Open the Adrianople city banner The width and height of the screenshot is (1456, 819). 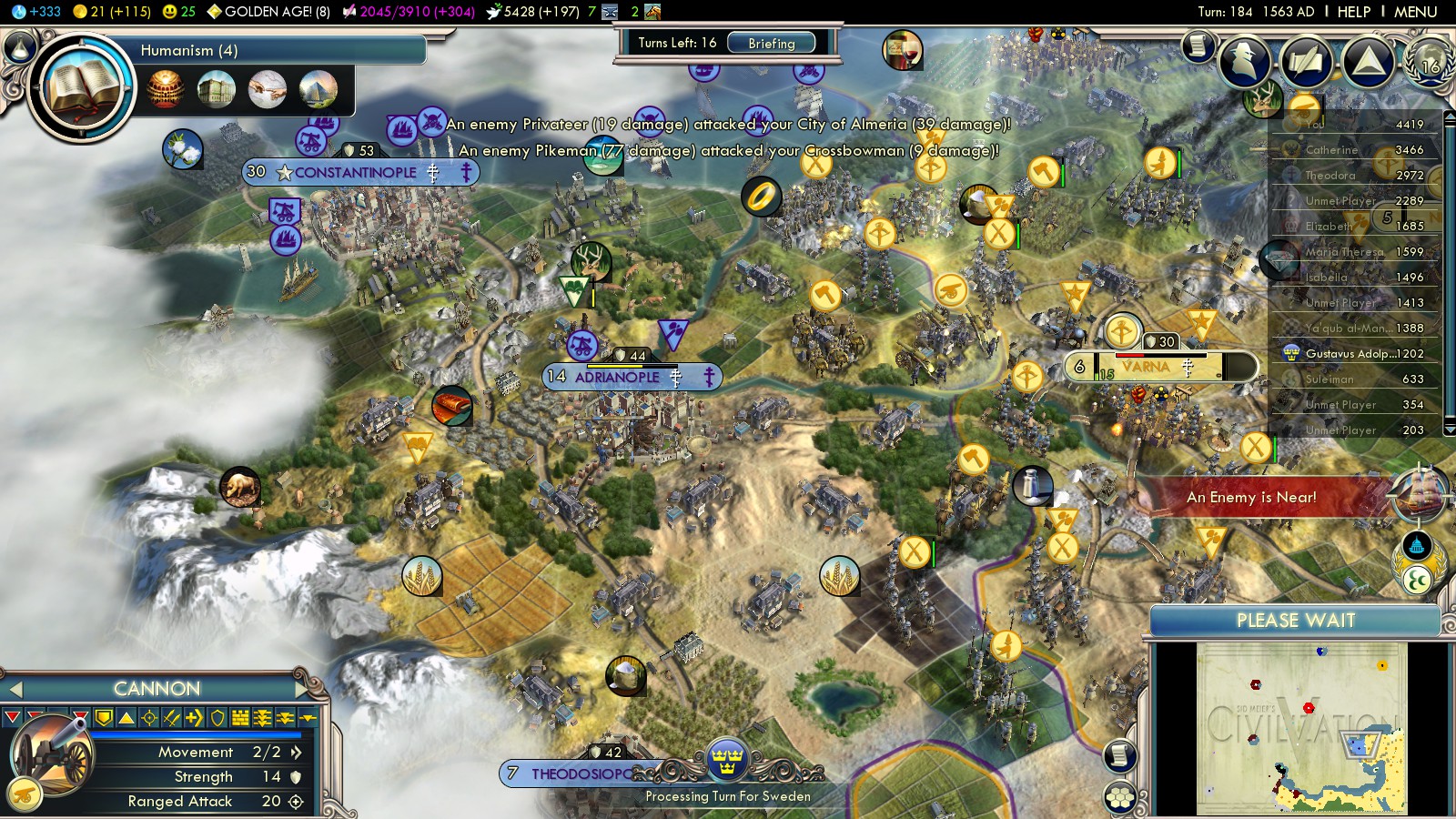pos(619,377)
